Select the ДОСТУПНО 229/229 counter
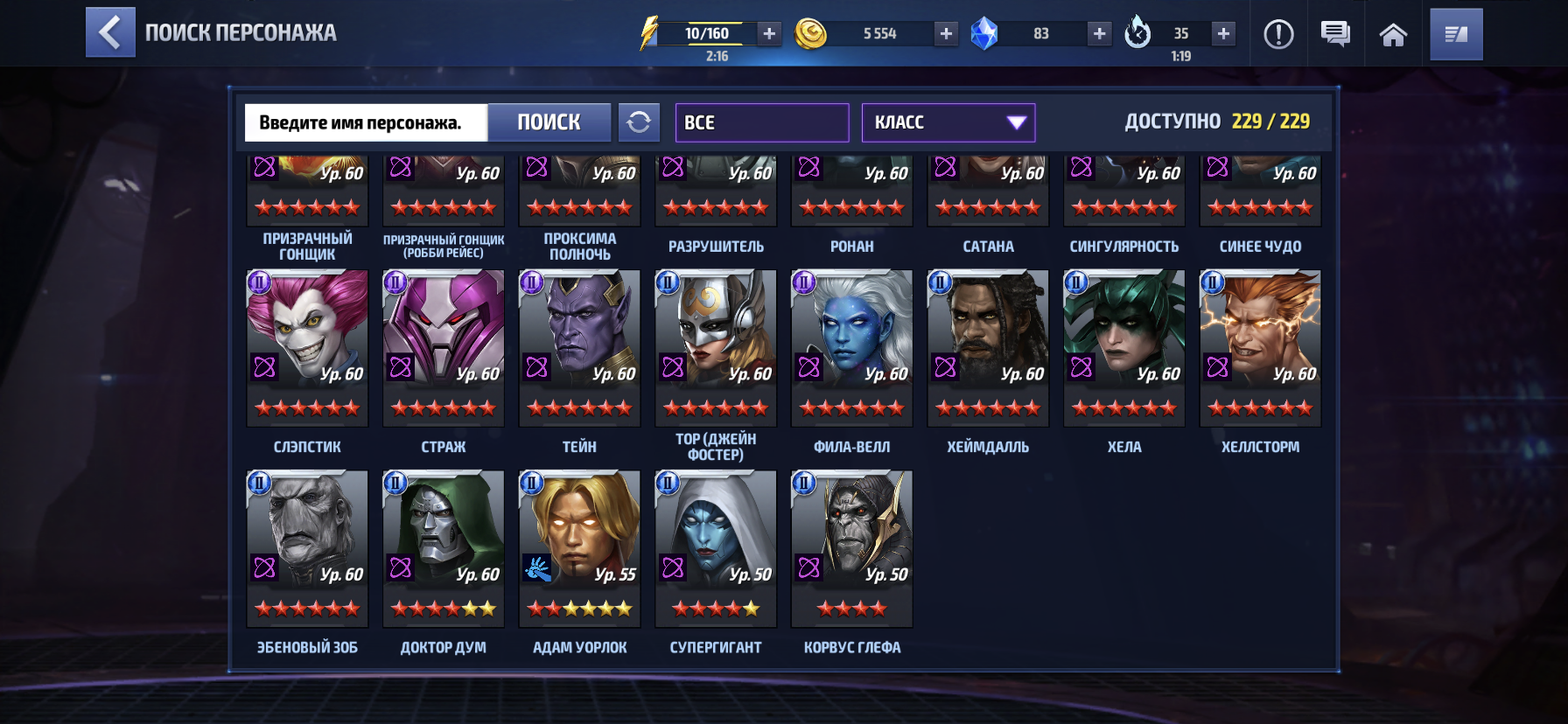1568x724 pixels. click(1216, 122)
